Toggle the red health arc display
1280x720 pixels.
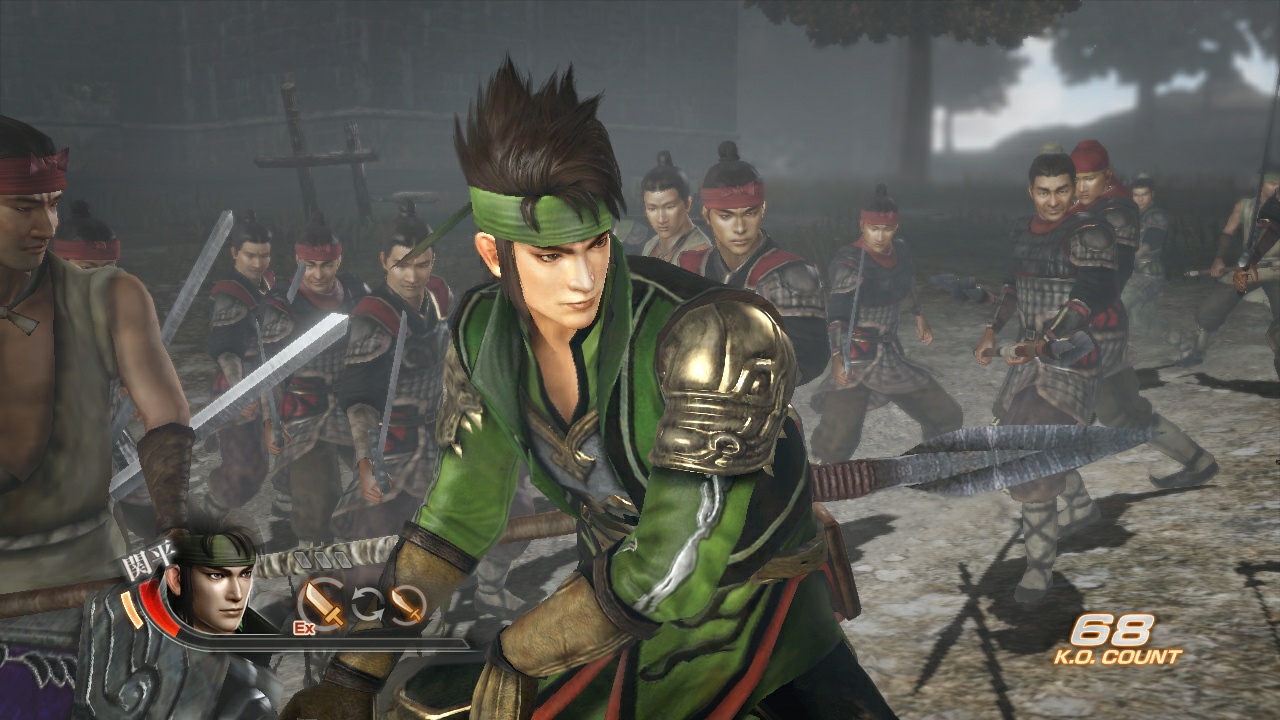pos(155,600)
